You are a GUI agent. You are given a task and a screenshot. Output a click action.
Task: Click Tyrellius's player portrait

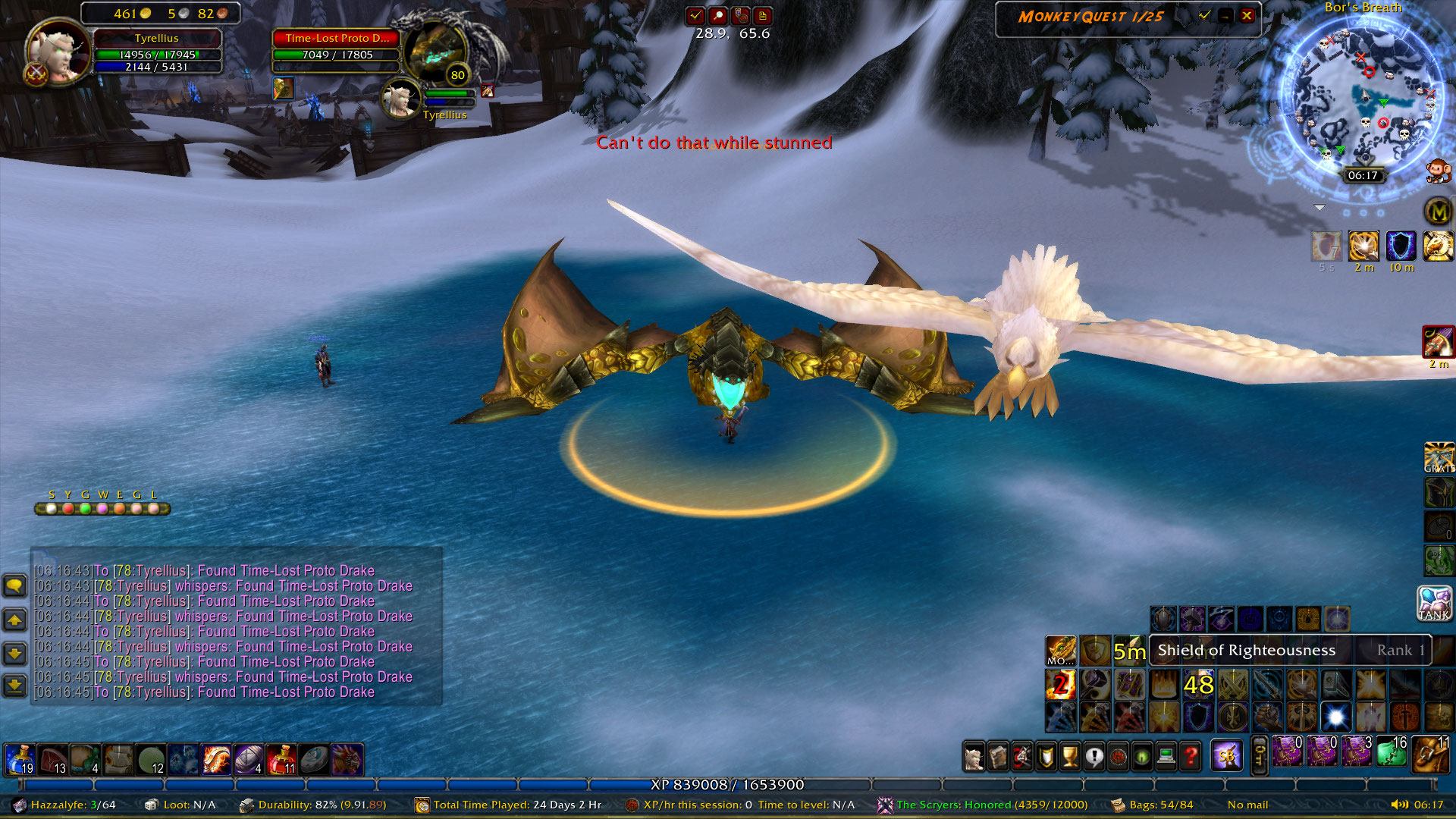pos(58,52)
